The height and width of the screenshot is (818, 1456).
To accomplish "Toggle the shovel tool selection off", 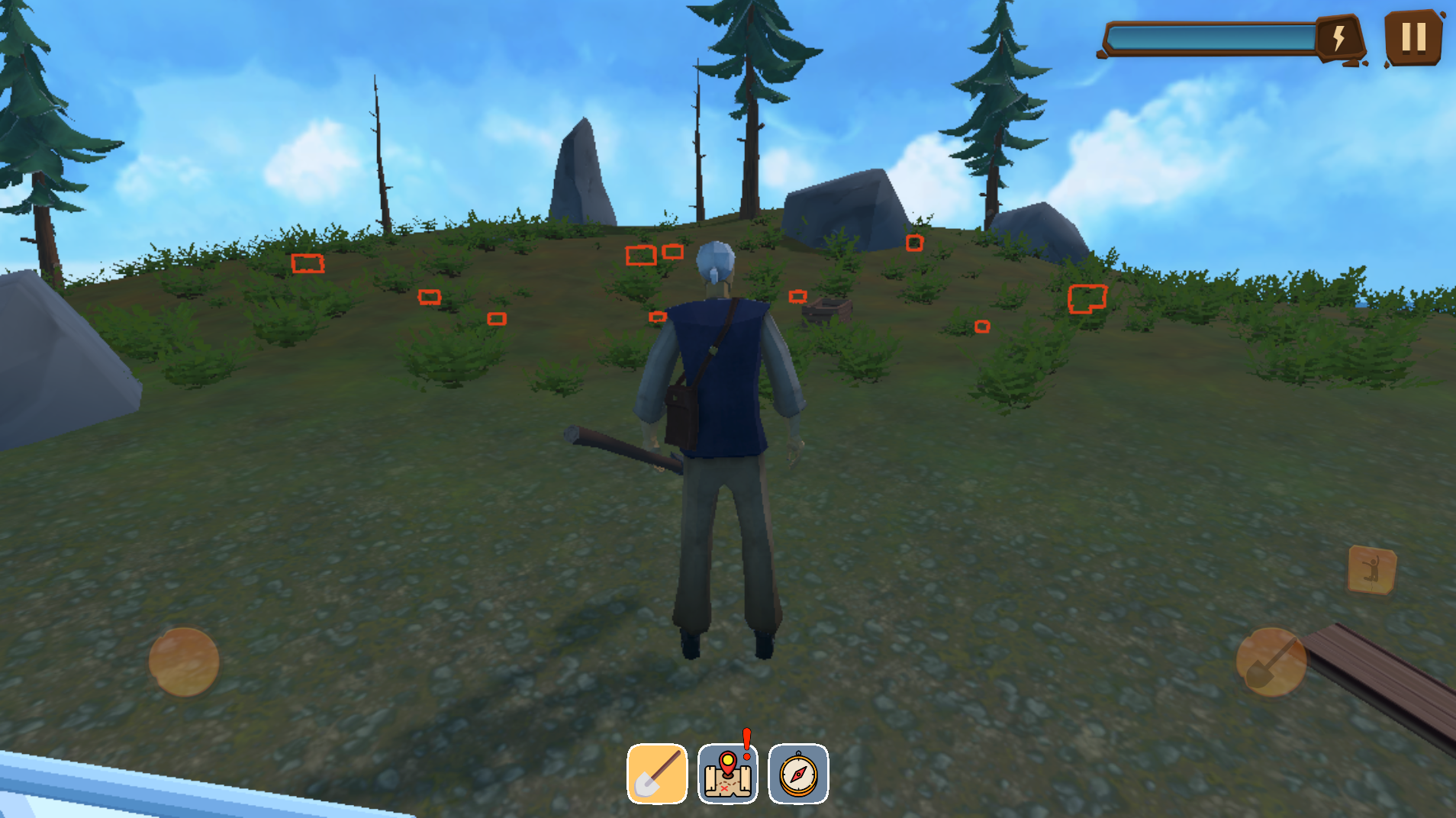I will [x=656, y=772].
